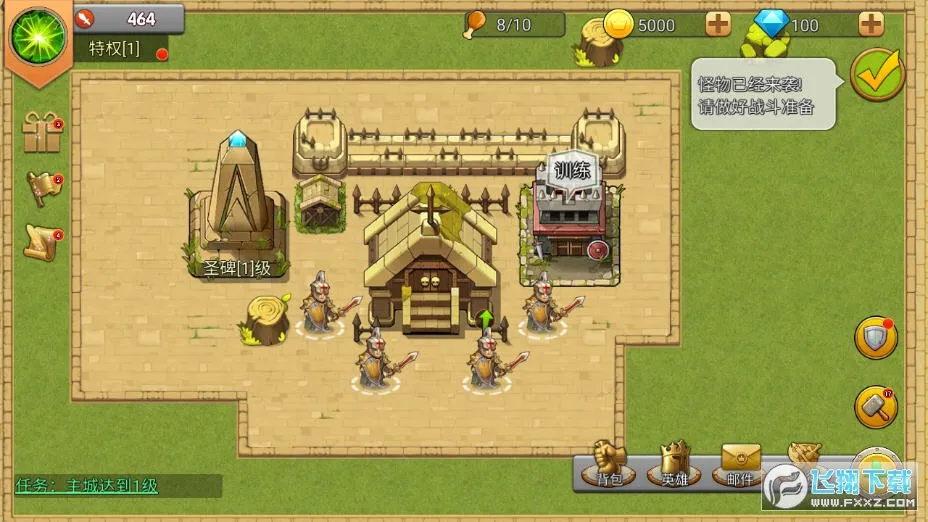Viewport: 928px width, 522px height.
Task: Open the golden flag icon
Action: tap(42, 188)
